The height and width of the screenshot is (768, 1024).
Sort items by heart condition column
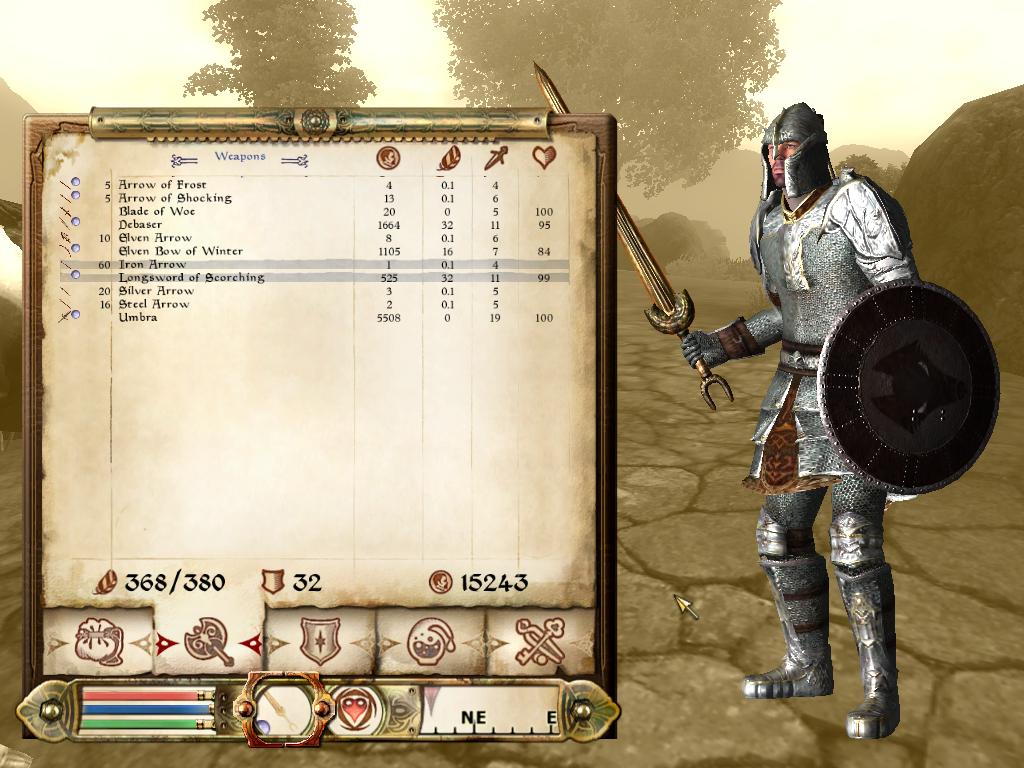point(544,158)
